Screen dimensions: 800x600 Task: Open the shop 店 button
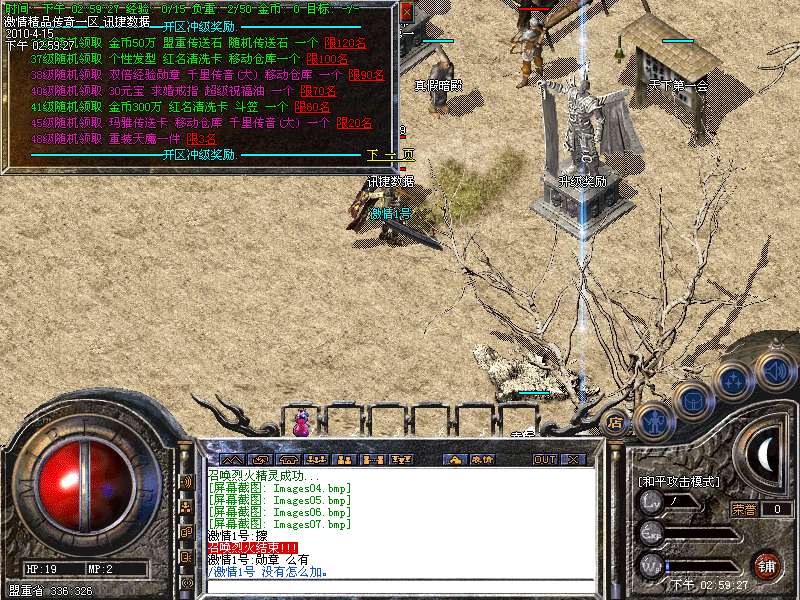tap(616, 423)
